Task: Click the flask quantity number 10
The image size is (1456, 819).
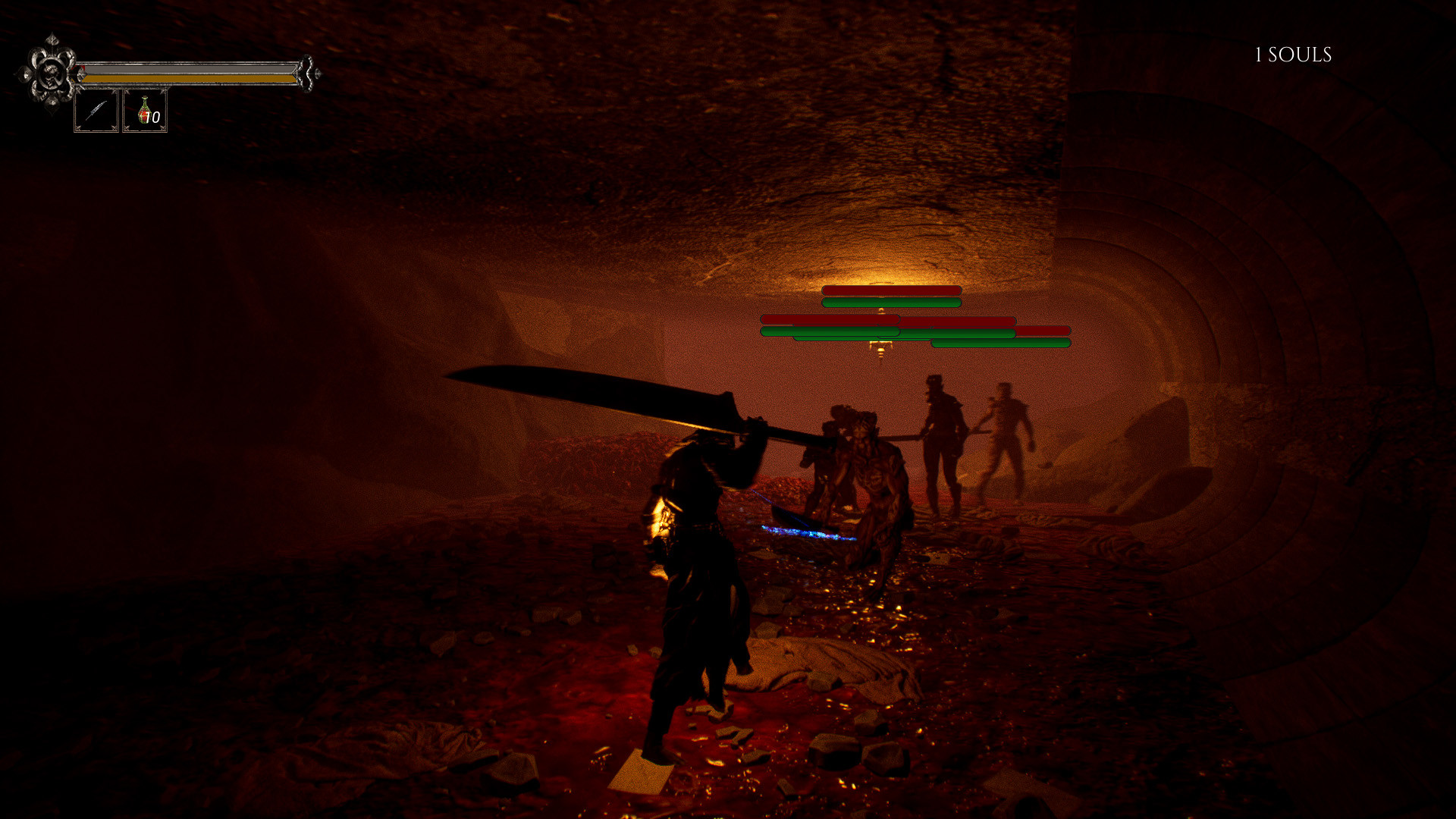Action: click(x=152, y=115)
